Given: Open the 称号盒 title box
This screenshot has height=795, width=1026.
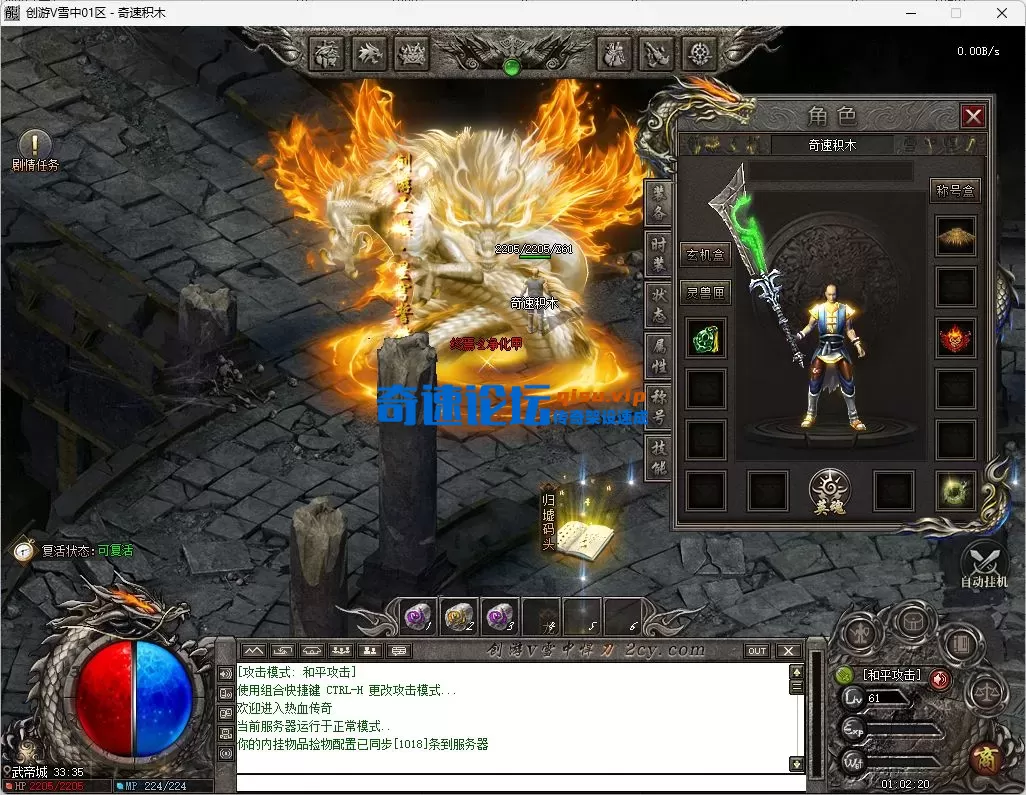Looking at the screenshot, I should coord(954,190).
